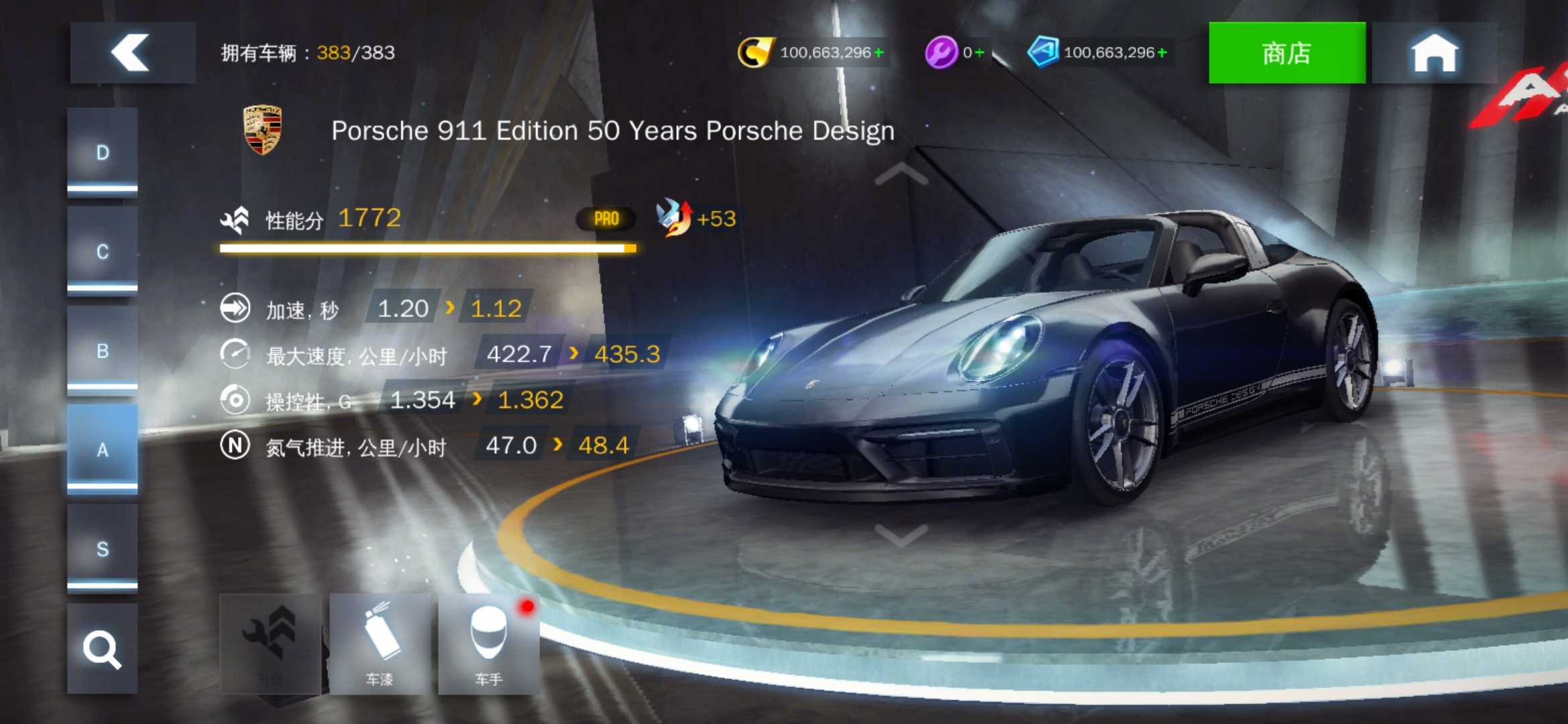The width and height of the screenshot is (1568, 724).
Task: Open the car search magnifier
Action: (x=103, y=648)
